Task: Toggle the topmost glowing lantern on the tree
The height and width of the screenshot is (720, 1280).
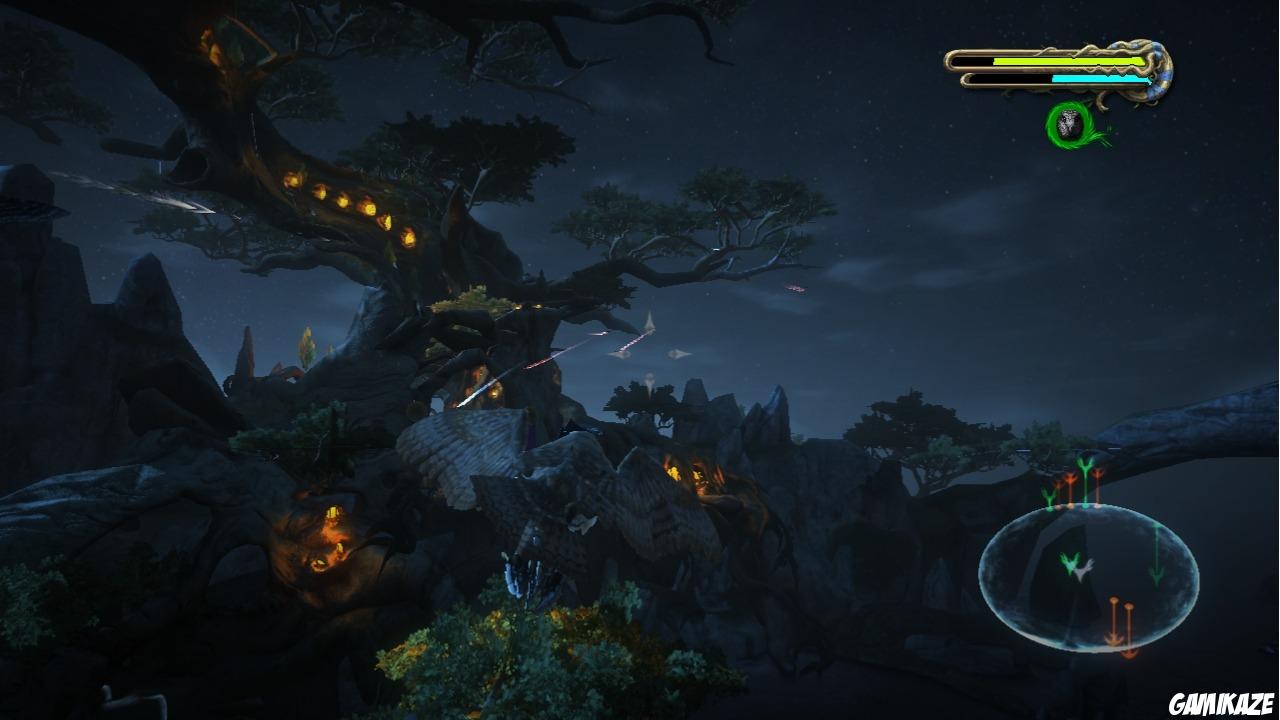Action: click(x=290, y=178)
